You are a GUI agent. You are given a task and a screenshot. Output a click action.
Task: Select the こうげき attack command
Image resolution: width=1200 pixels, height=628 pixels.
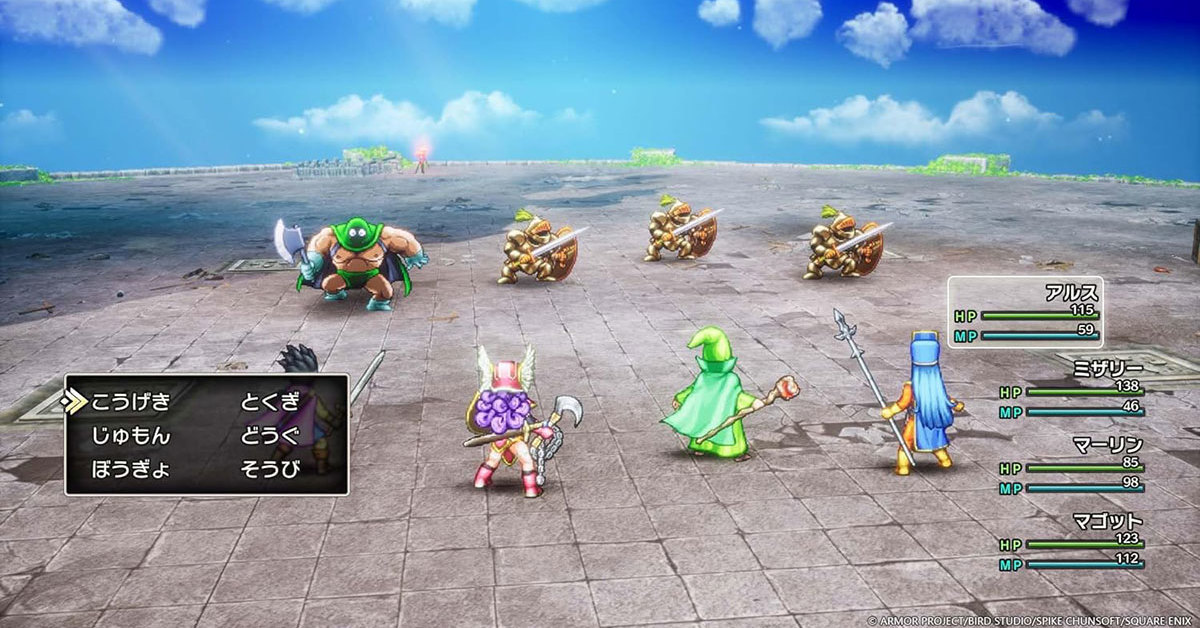coord(131,403)
